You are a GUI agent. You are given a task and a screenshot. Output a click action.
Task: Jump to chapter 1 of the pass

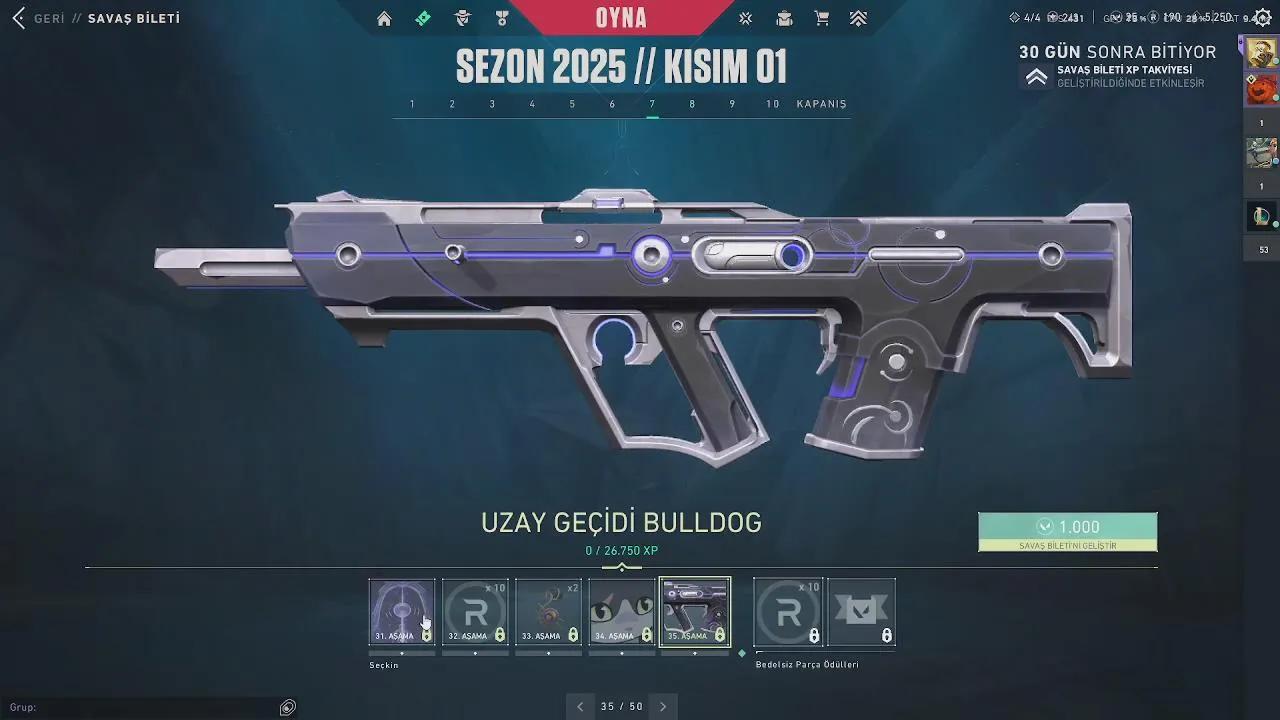click(x=412, y=104)
